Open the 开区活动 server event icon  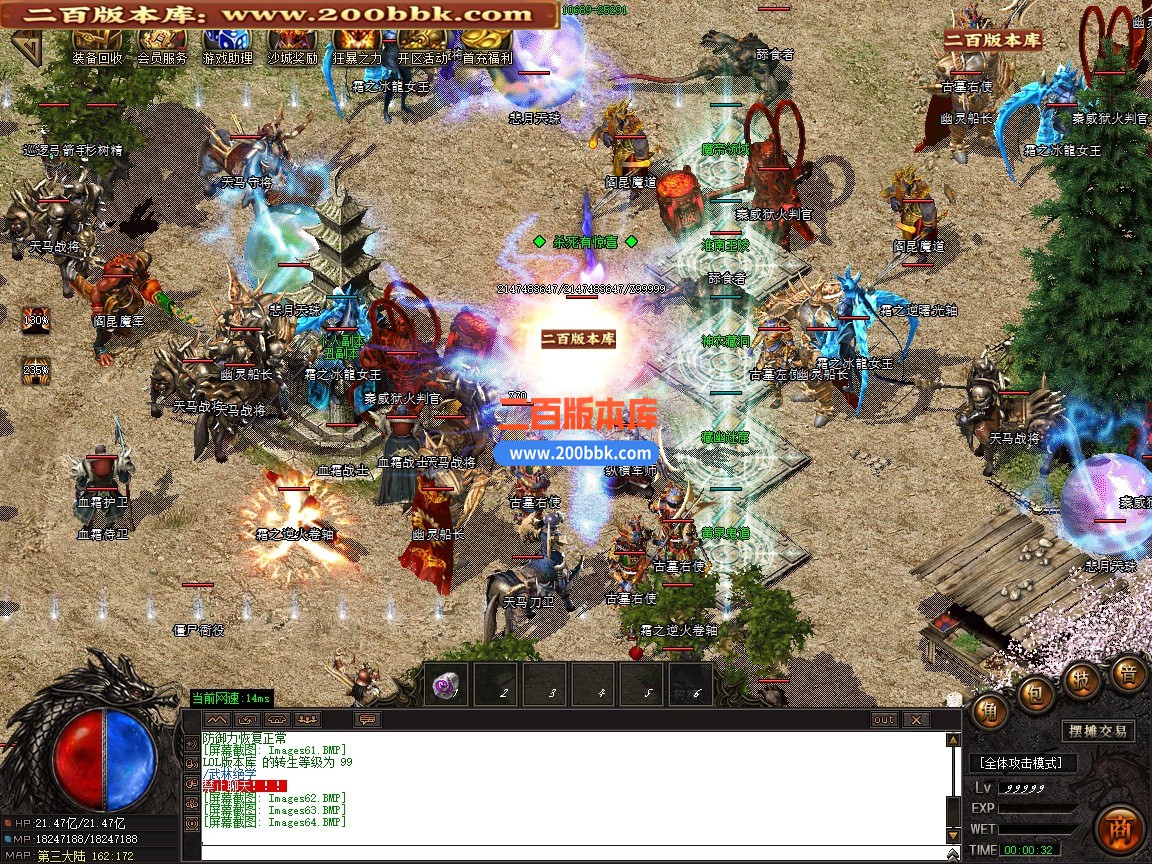click(x=423, y=45)
